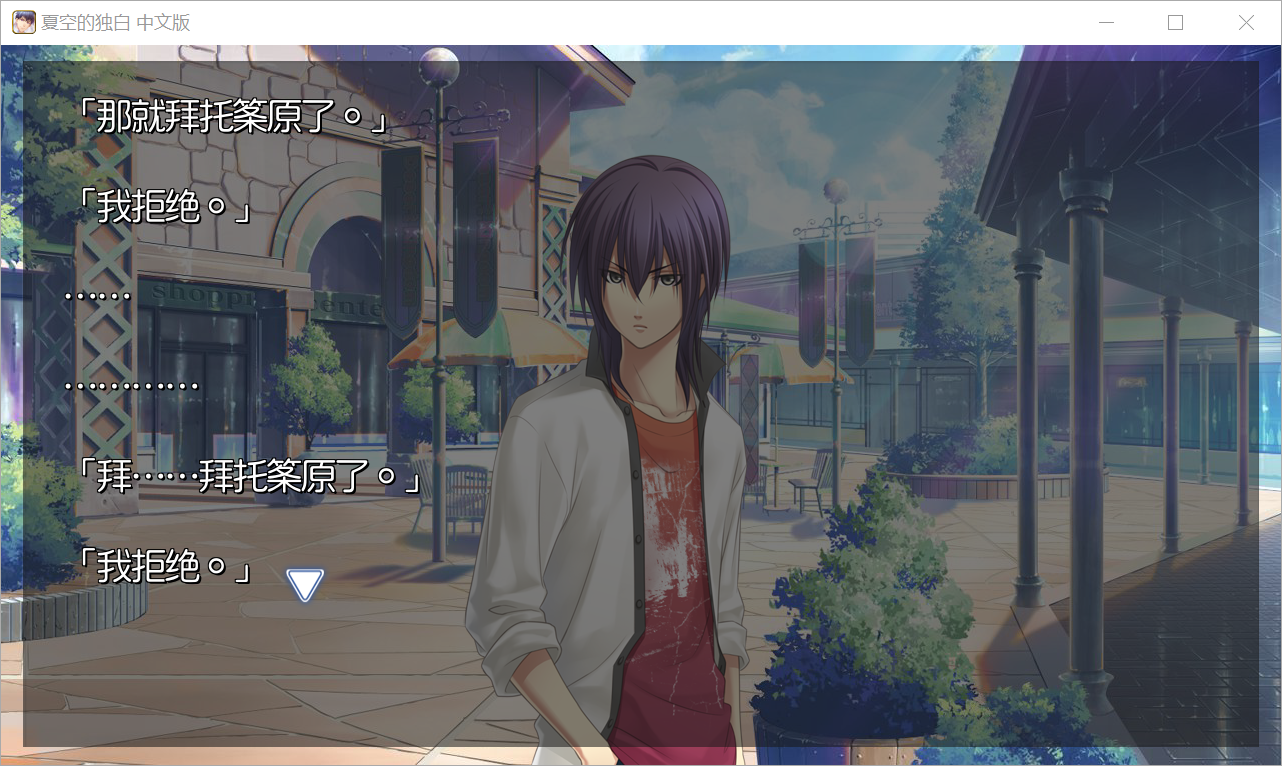The image size is (1282, 766).
Task: Click the triangle advance-text indicator
Action: click(x=305, y=584)
